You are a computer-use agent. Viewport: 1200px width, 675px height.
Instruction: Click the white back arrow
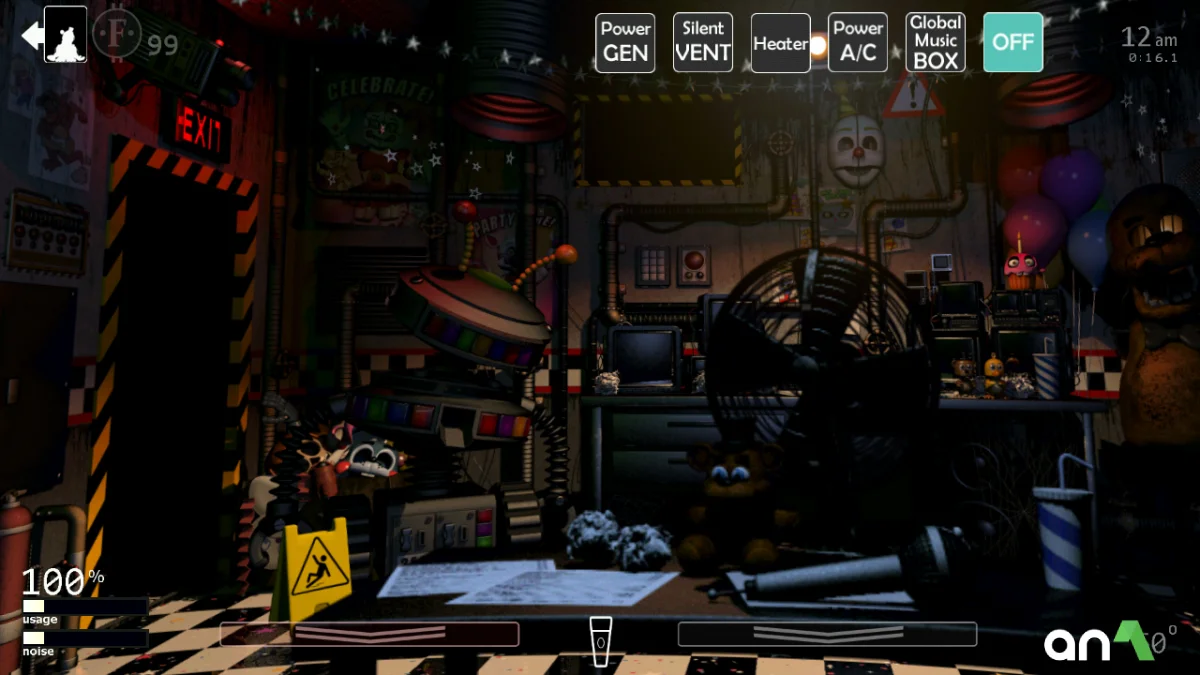[x=31, y=36]
